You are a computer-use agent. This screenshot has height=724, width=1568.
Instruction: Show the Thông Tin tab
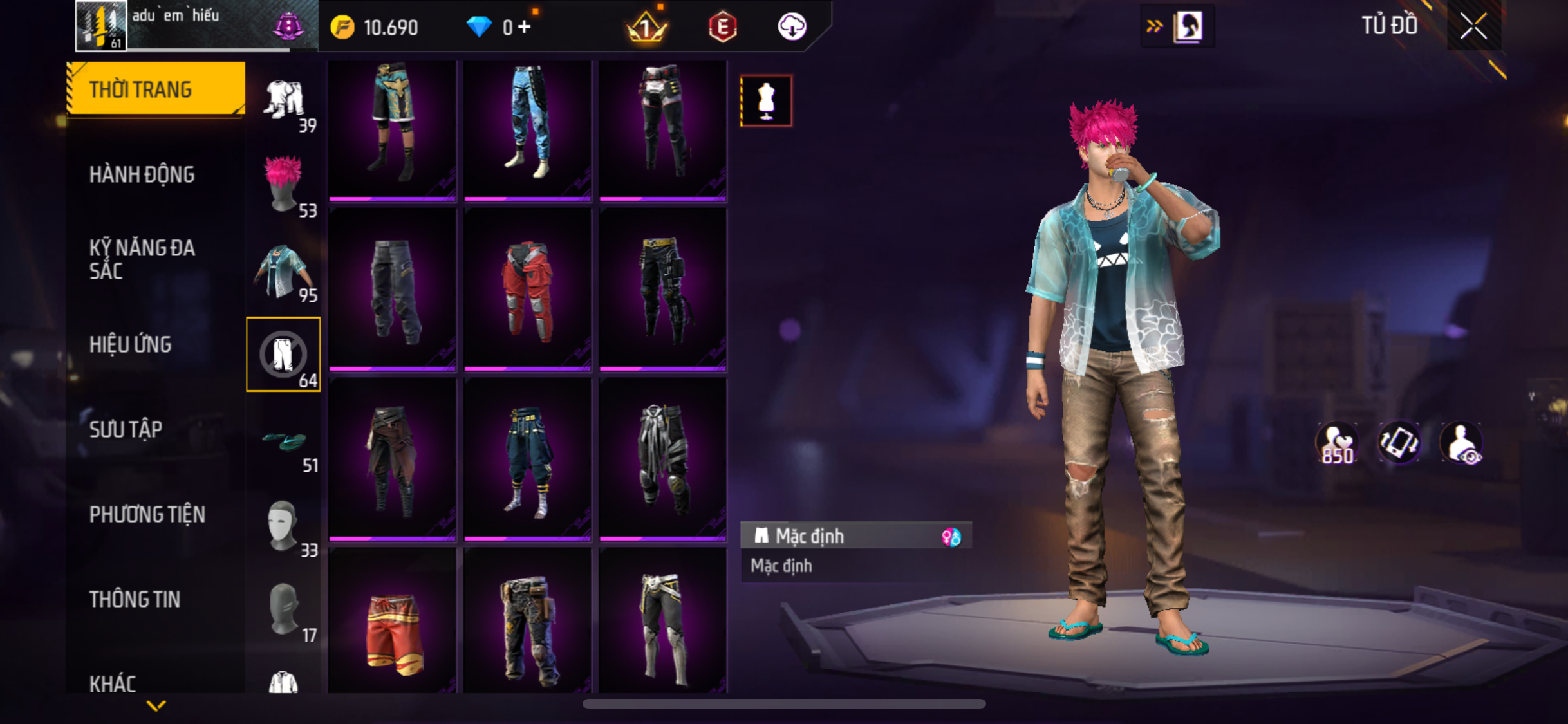pyautogui.click(x=135, y=599)
